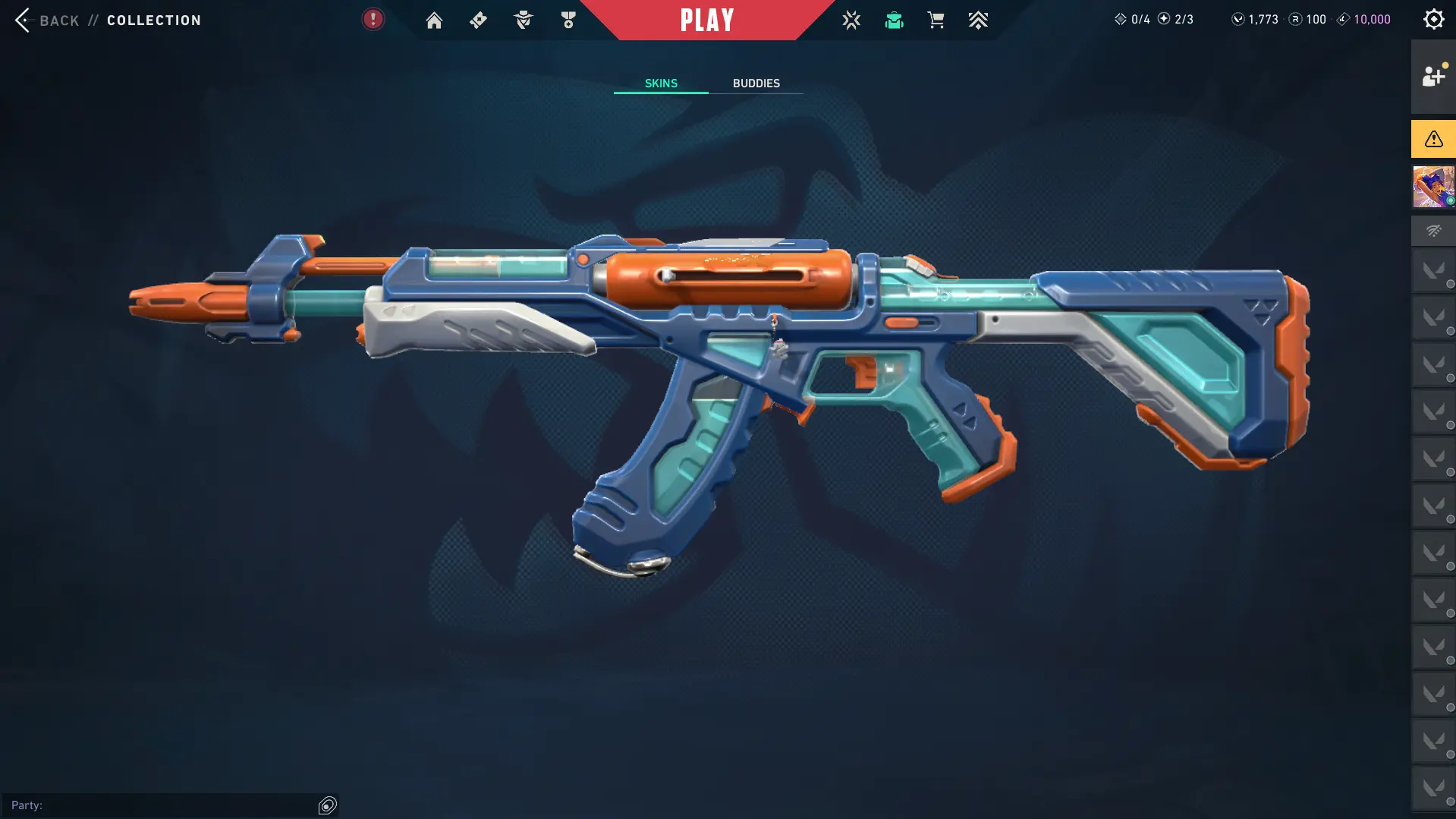This screenshot has width=1456, height=819.
Task: Click the red alert notification icon
Action: (373, 20)
